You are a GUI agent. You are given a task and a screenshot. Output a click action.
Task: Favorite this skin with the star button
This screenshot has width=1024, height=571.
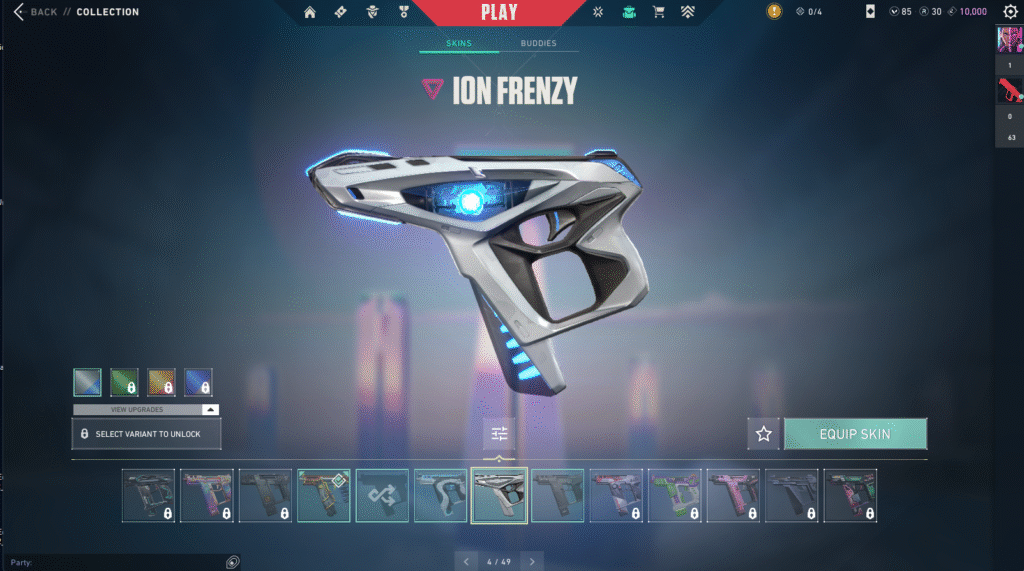point(764,434)
